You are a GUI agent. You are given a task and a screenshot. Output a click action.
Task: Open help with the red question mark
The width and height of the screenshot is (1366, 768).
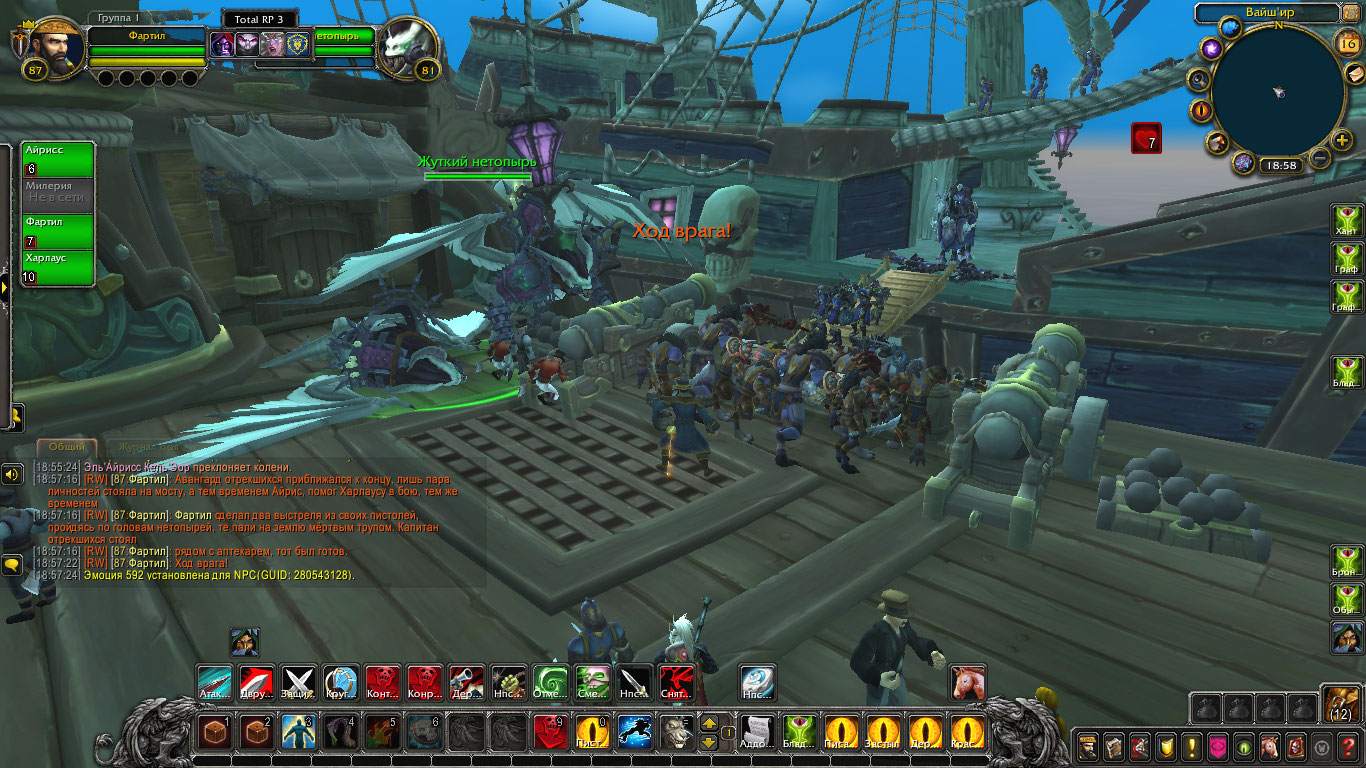[x=1349, y=747]
